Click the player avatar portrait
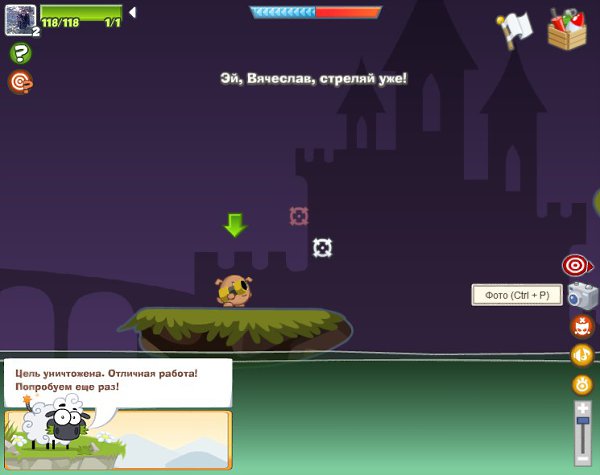 point(20,17)
